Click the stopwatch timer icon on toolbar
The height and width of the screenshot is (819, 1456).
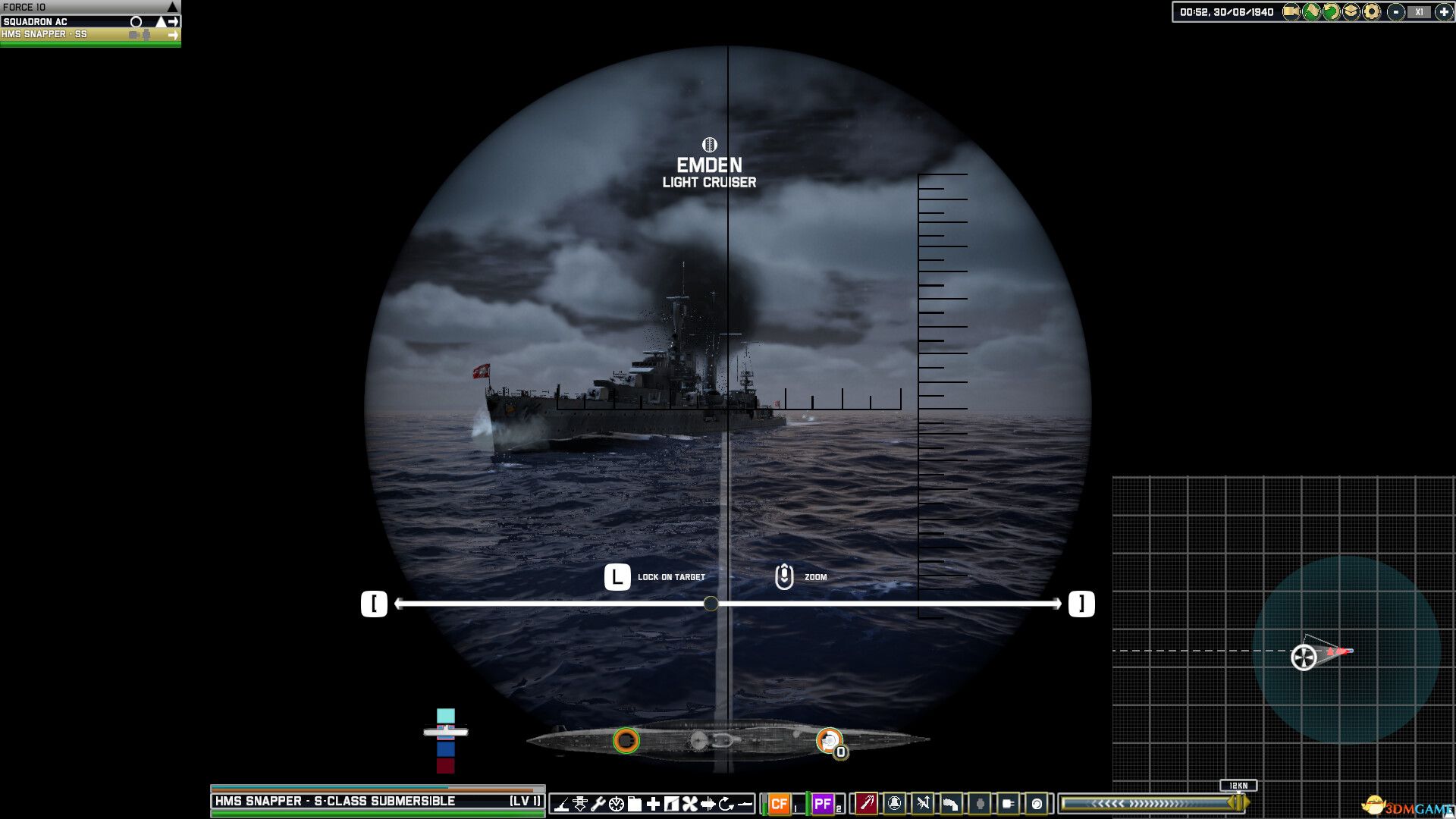point(617,805)
